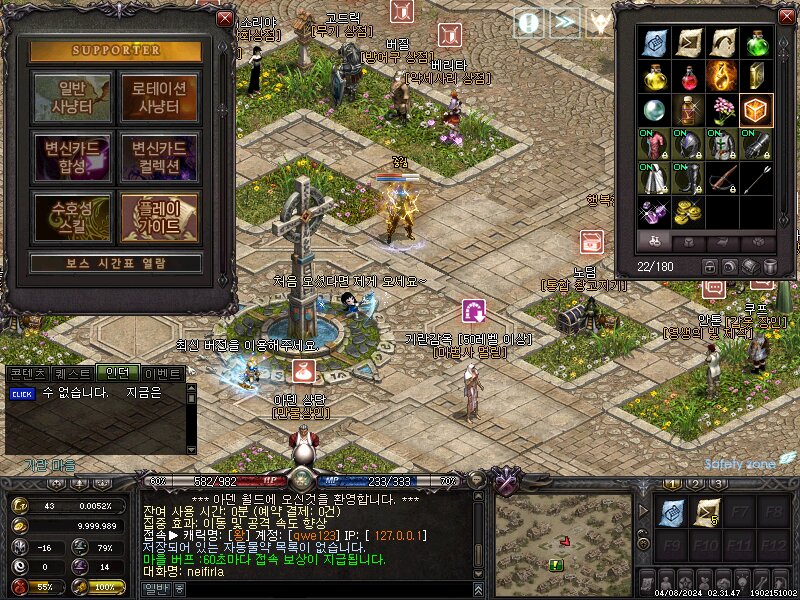Select the pink flower item slot
This screenshot has height=600, width=800.
[723, 110]
